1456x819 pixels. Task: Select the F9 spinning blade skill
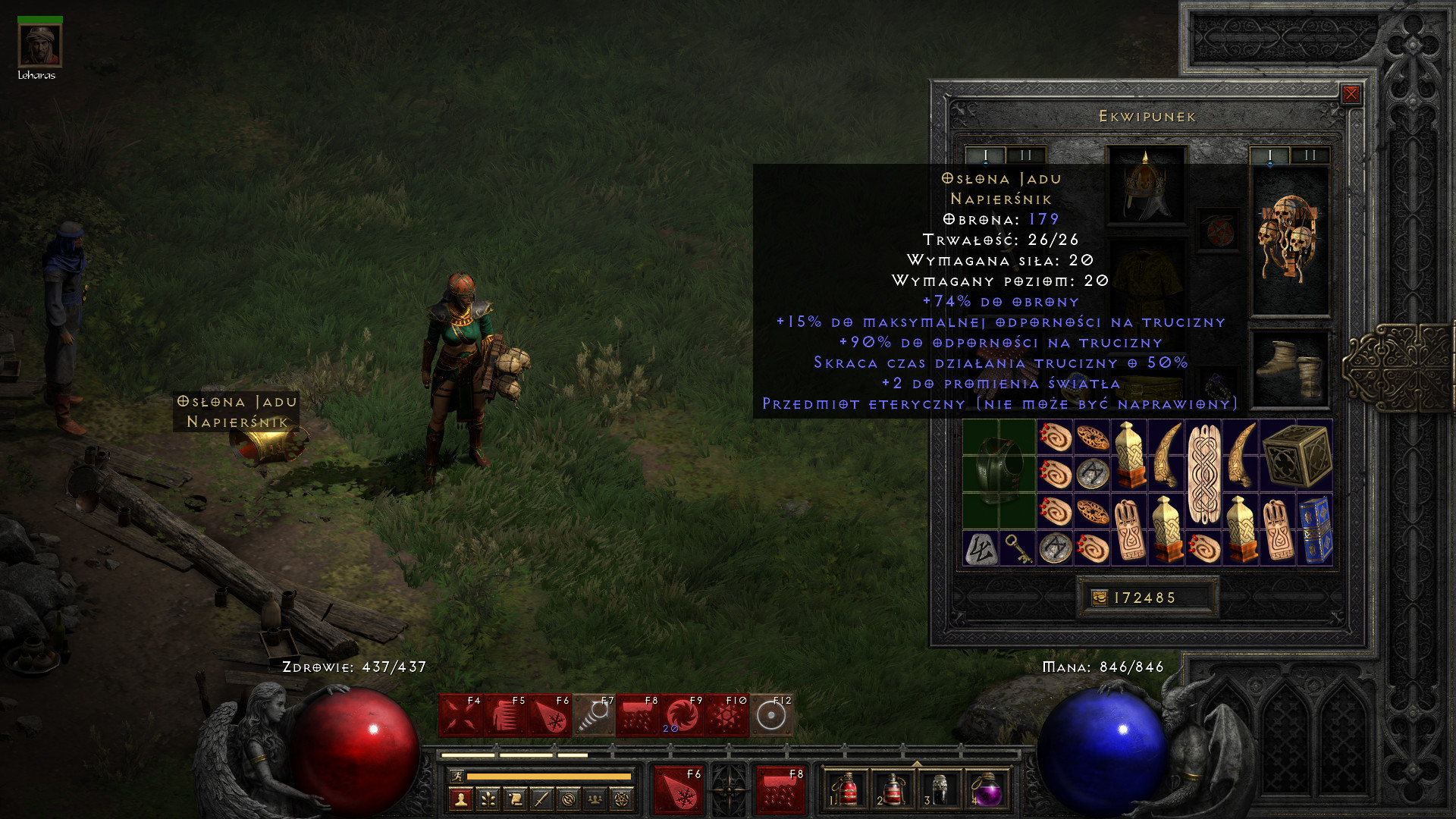coord(682,715)
